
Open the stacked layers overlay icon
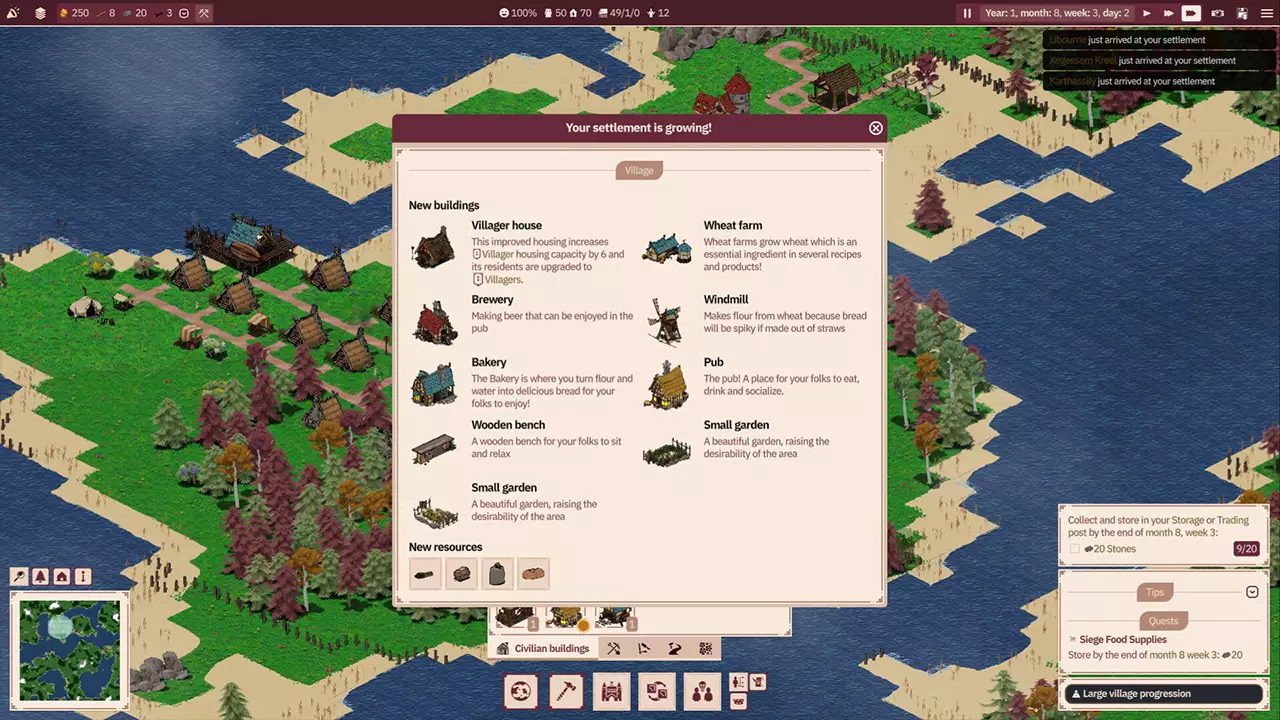pyautogui.click(x=40, y=13)
